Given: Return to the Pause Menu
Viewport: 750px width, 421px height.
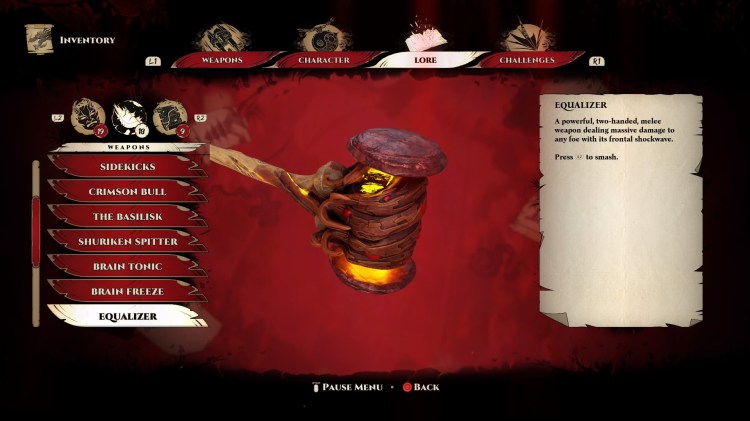Looking at the screenshot, I should [350, 387].
